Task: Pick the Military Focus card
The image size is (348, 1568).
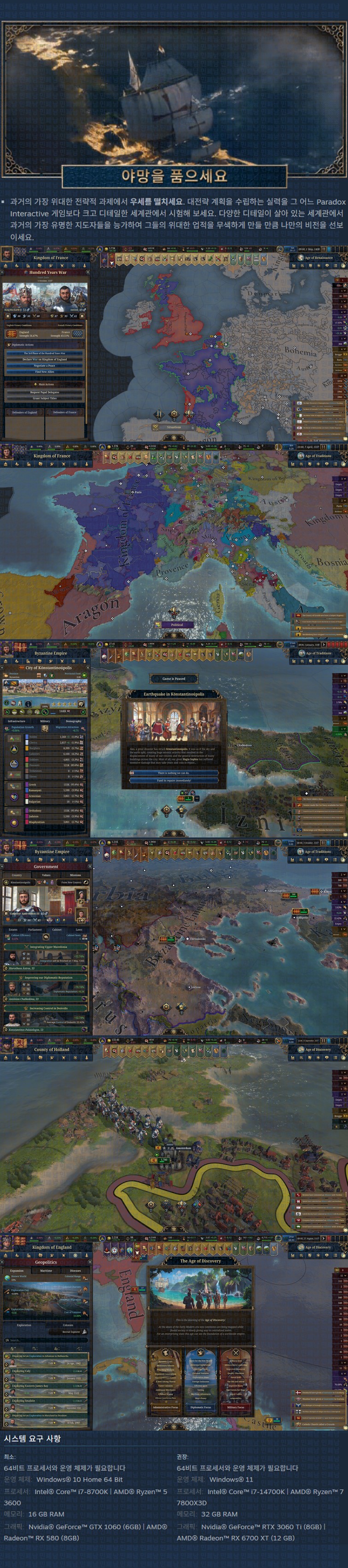Action: tap(235, 1407)
